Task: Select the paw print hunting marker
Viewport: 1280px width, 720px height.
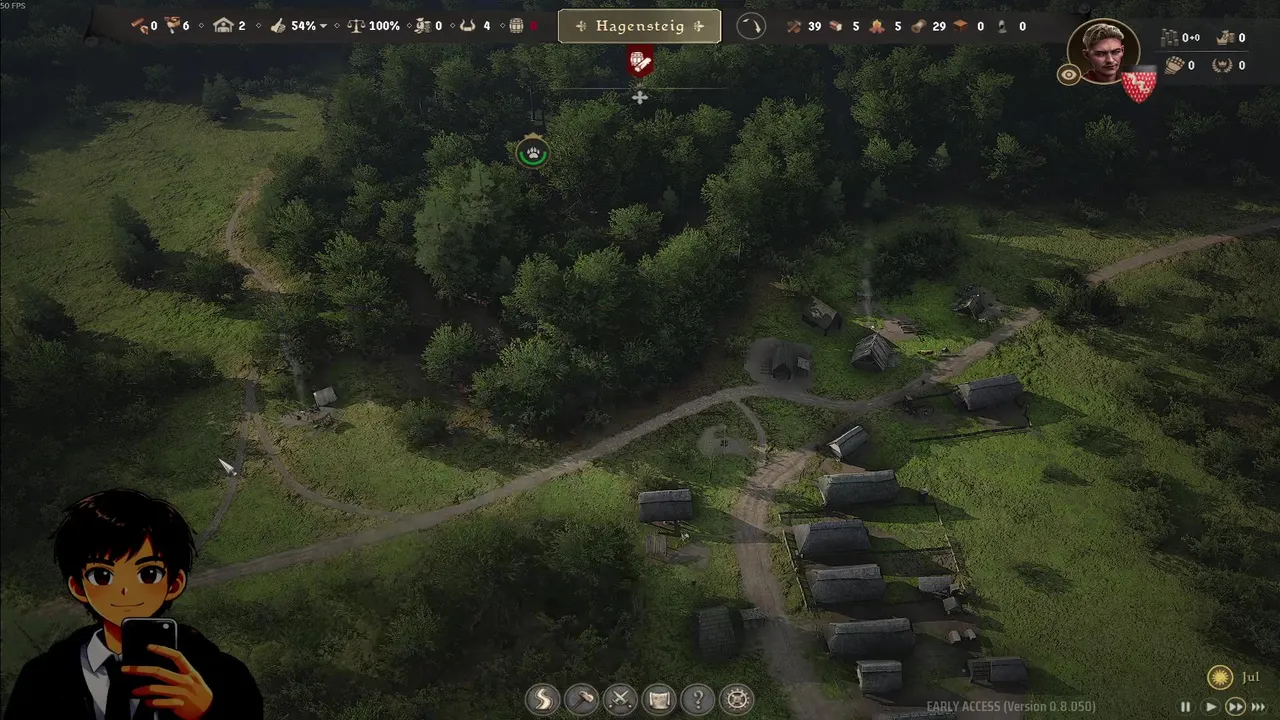Action: pyautogui.click(x=533, y=153)
